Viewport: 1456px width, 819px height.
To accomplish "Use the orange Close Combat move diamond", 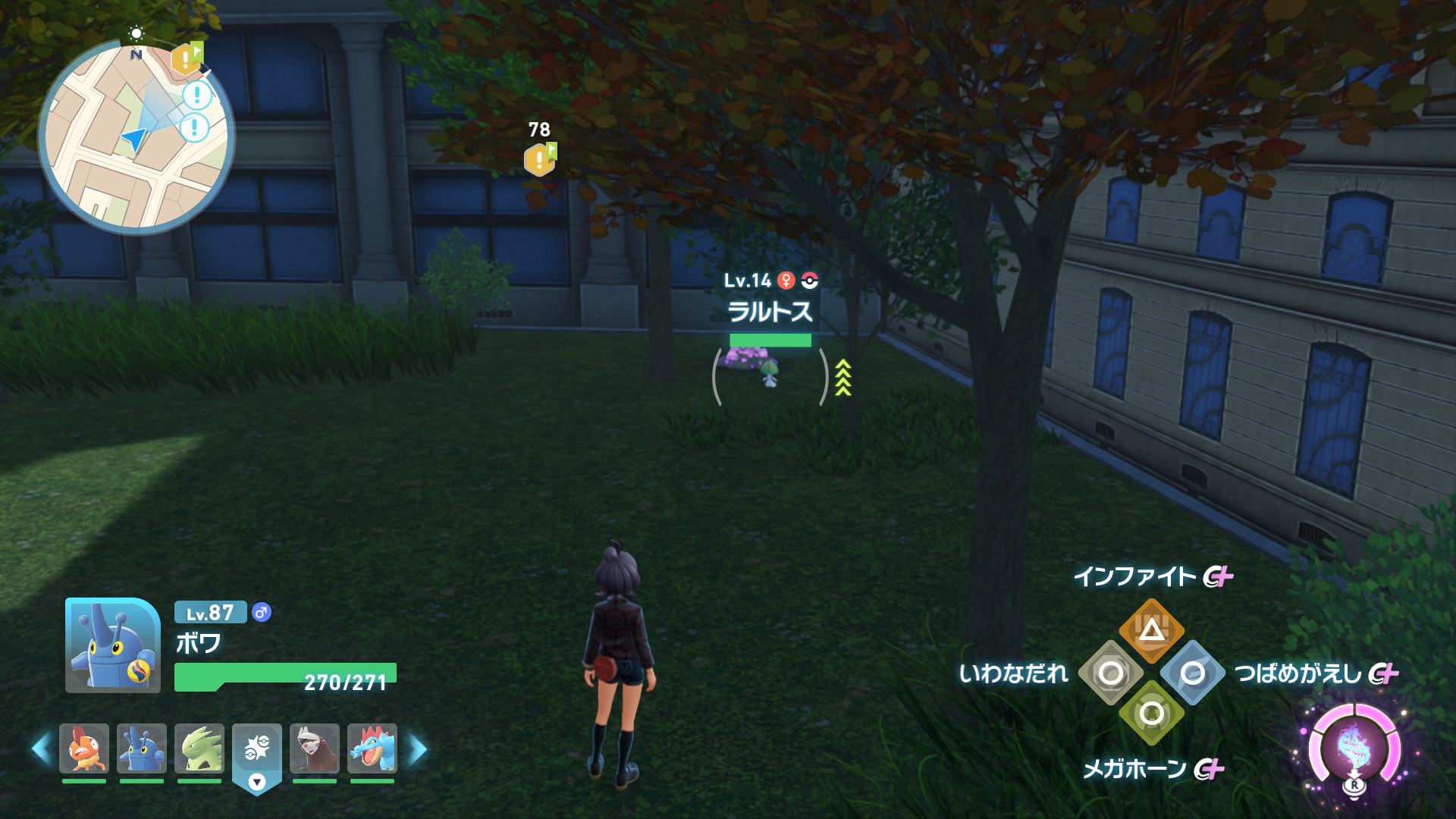I will 1151,630.
